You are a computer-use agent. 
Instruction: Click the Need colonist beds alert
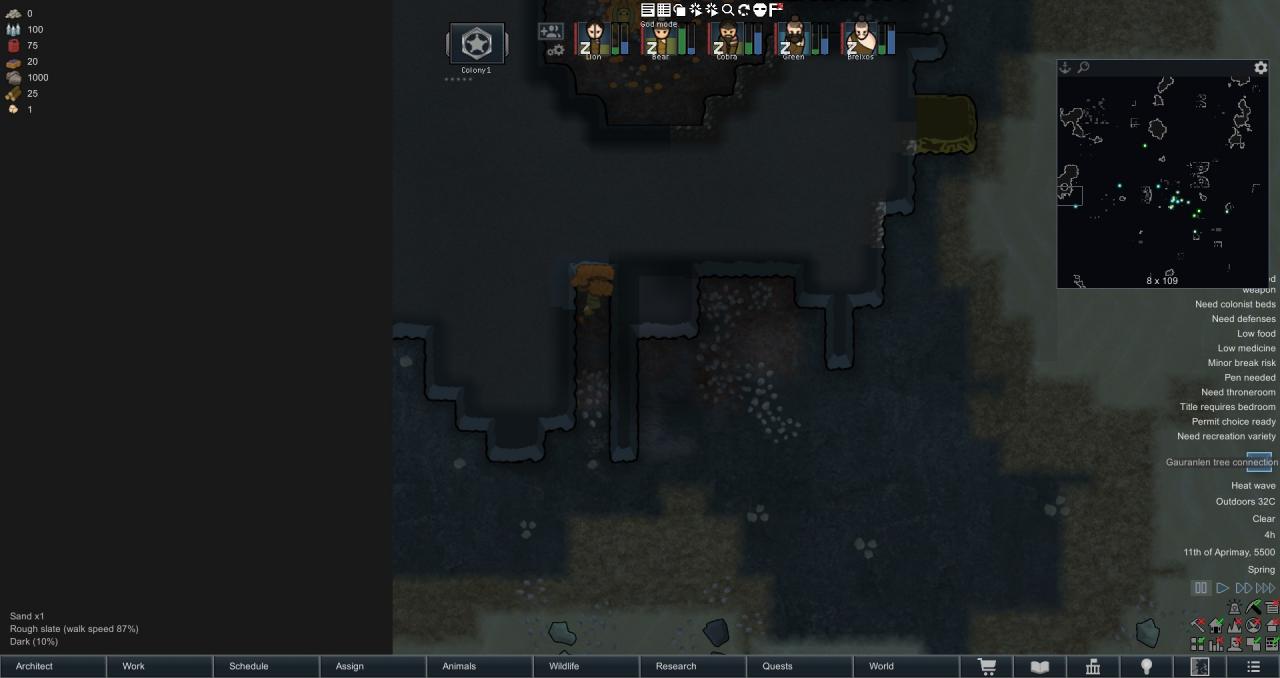click(1235, 304)
